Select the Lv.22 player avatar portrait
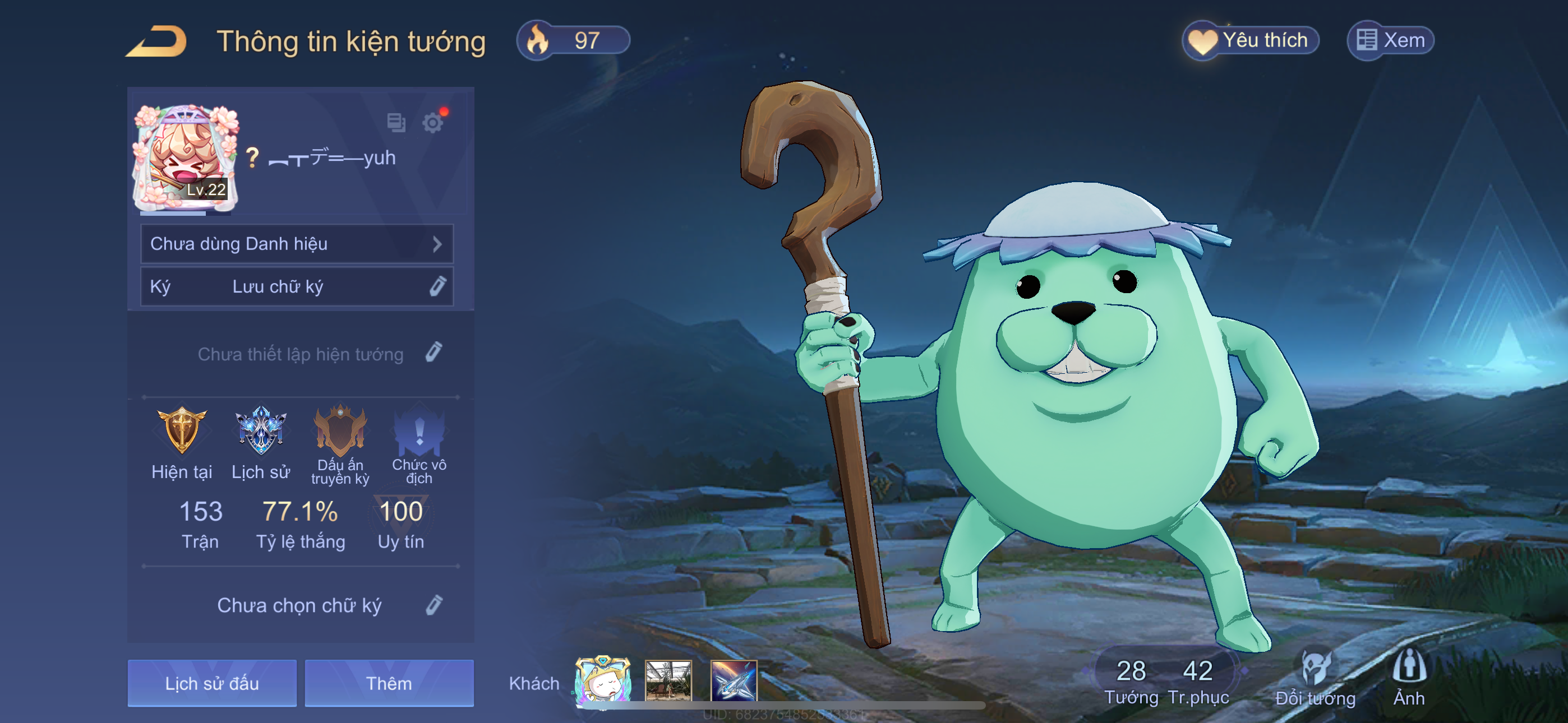The width and height of the screenshot is (1568, 723). coord(185,157)
